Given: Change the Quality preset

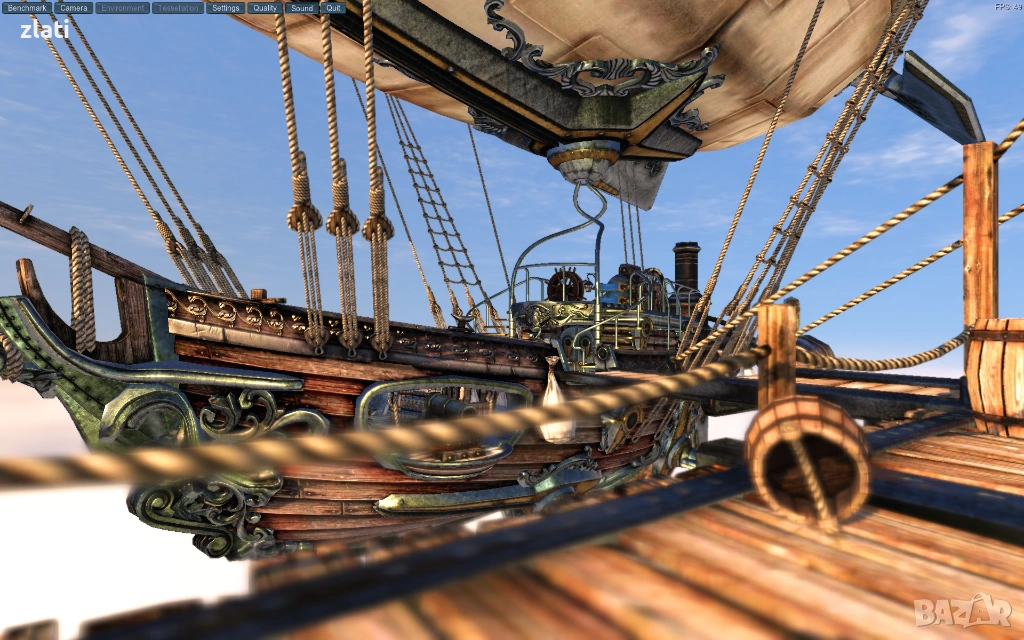Looking at the screenshot, I should (265, 8).
